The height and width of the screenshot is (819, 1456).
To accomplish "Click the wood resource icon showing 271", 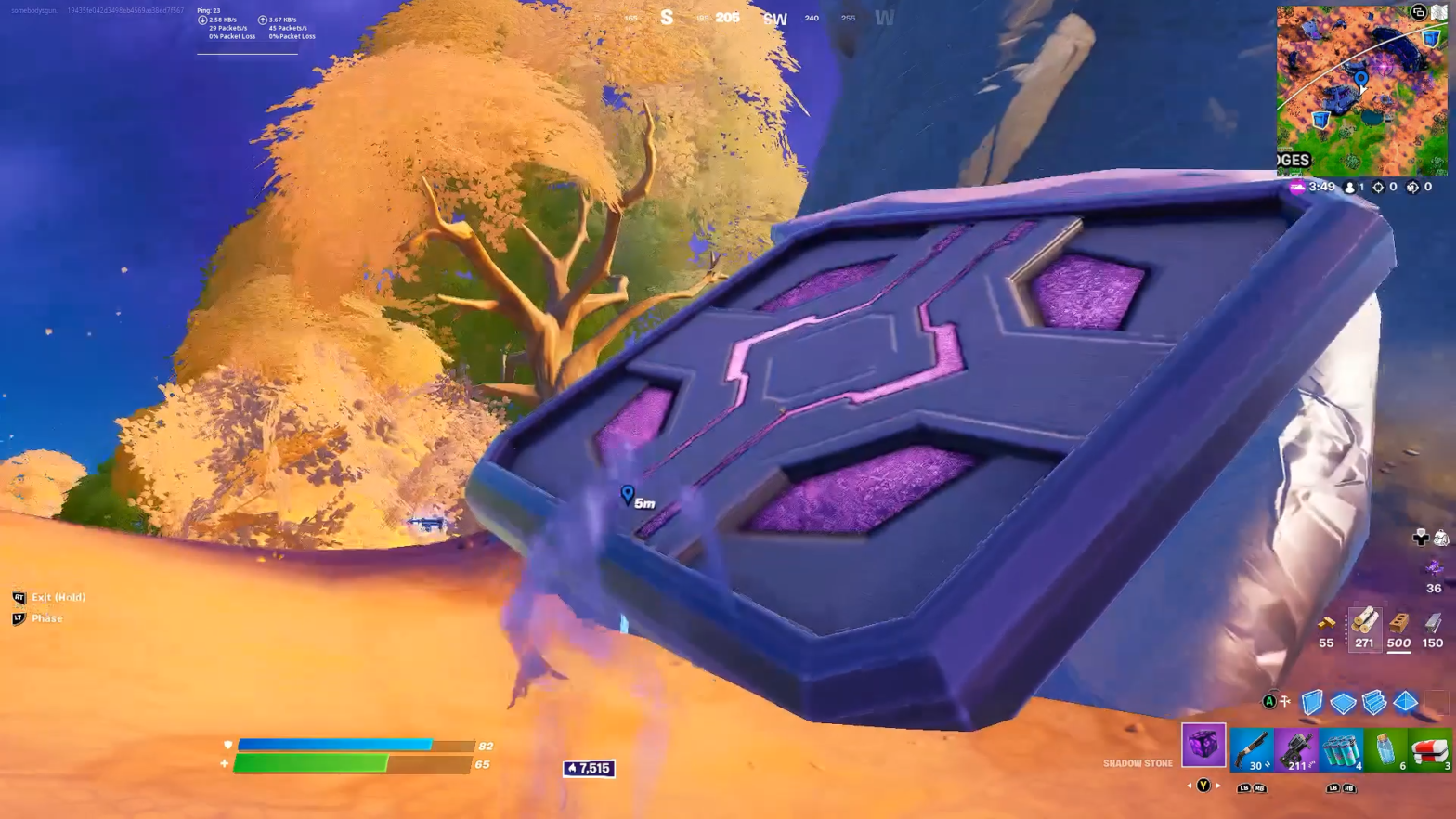I will click(x=1365, y=630).
